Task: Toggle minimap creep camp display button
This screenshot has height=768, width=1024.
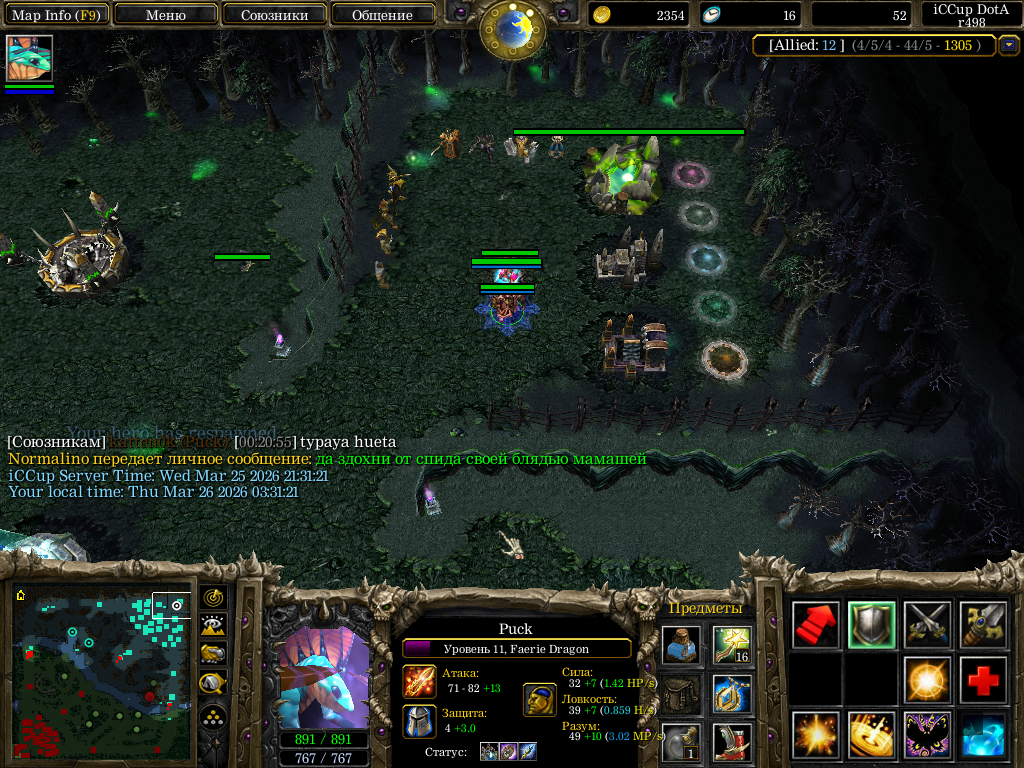Action: click(x=214, y=684)
